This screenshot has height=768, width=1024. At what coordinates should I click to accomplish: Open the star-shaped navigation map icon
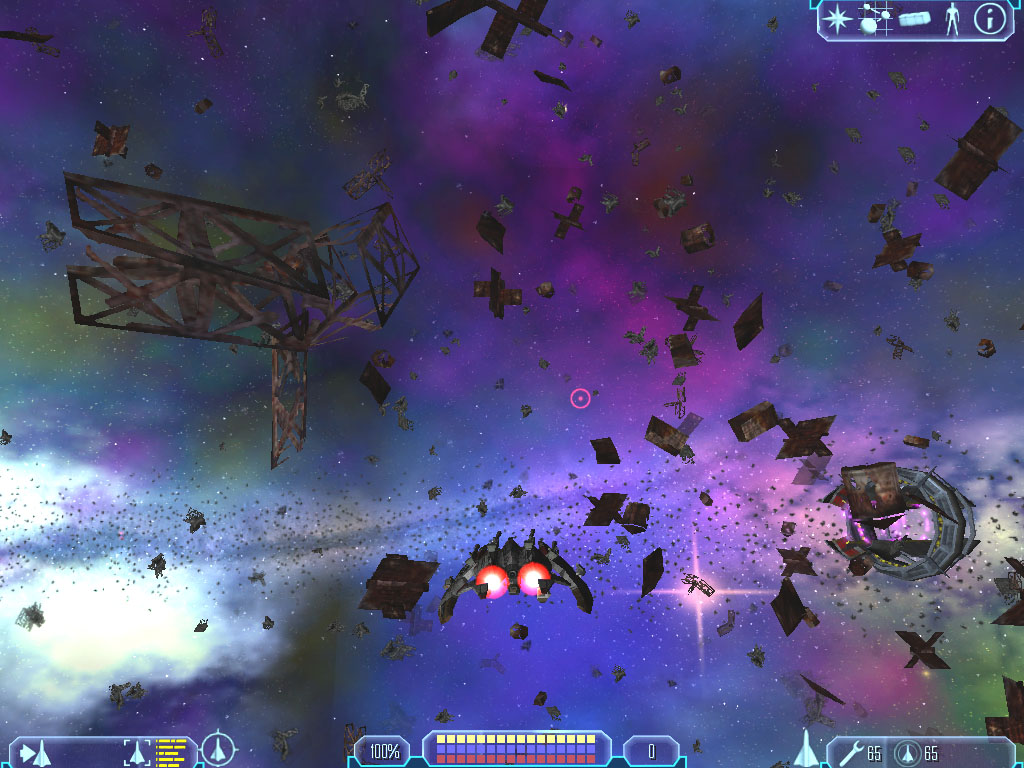point(836,19)
